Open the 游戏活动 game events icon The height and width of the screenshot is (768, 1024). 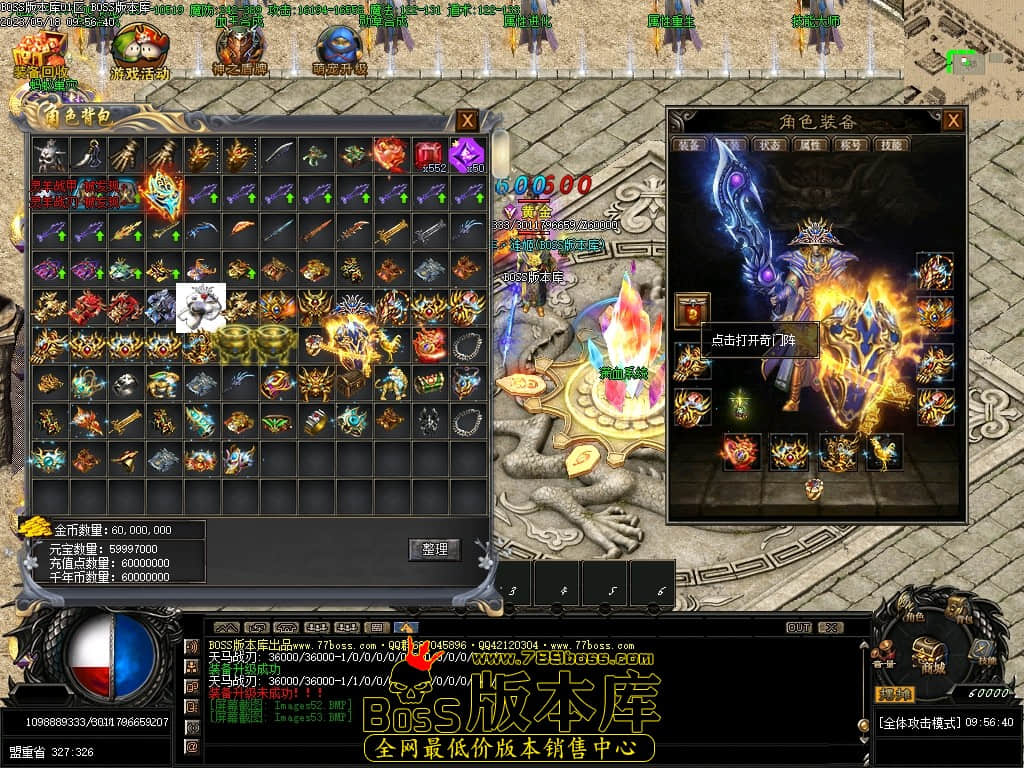point(139,52)
